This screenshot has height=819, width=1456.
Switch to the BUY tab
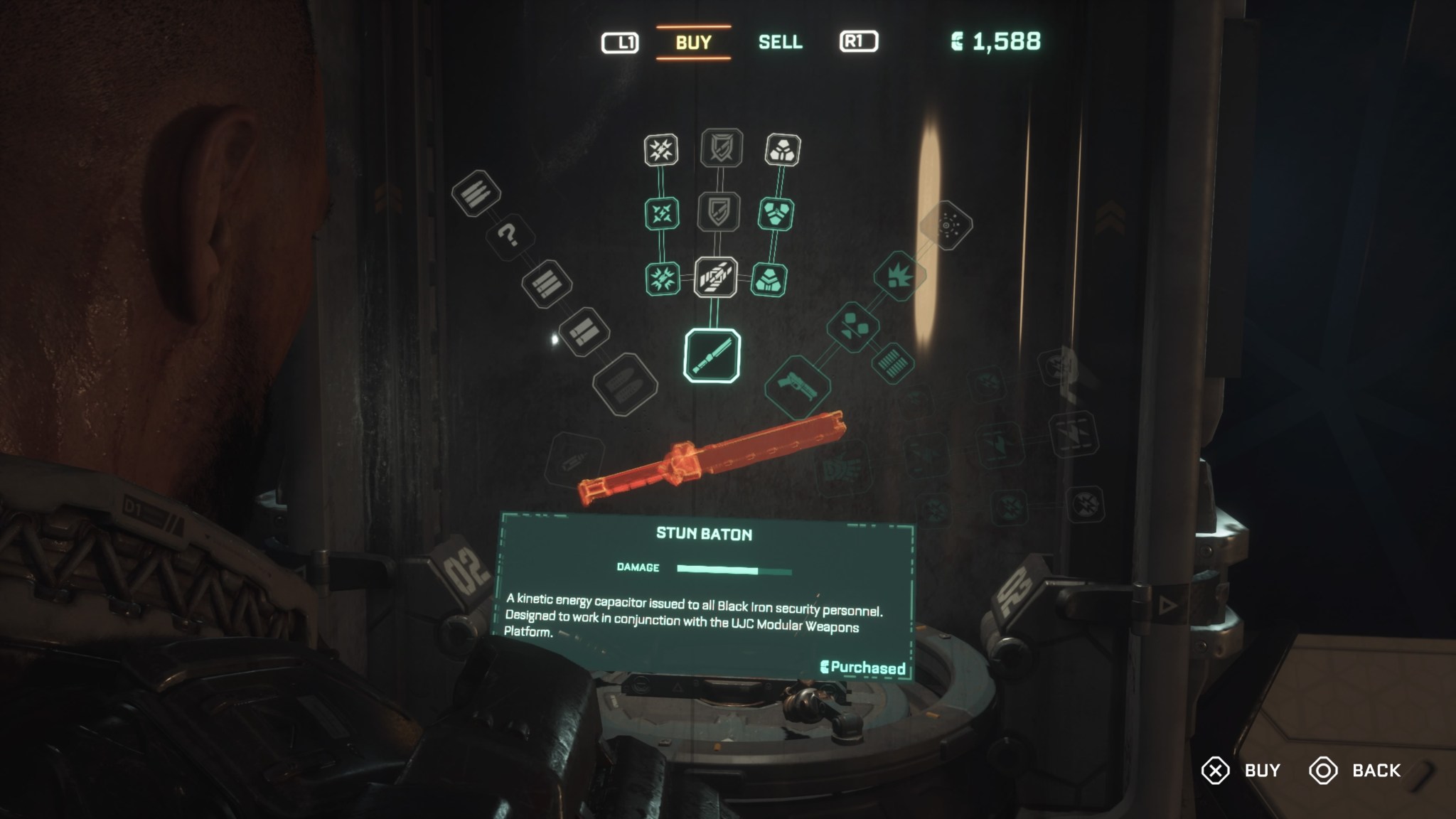(693, 41)
